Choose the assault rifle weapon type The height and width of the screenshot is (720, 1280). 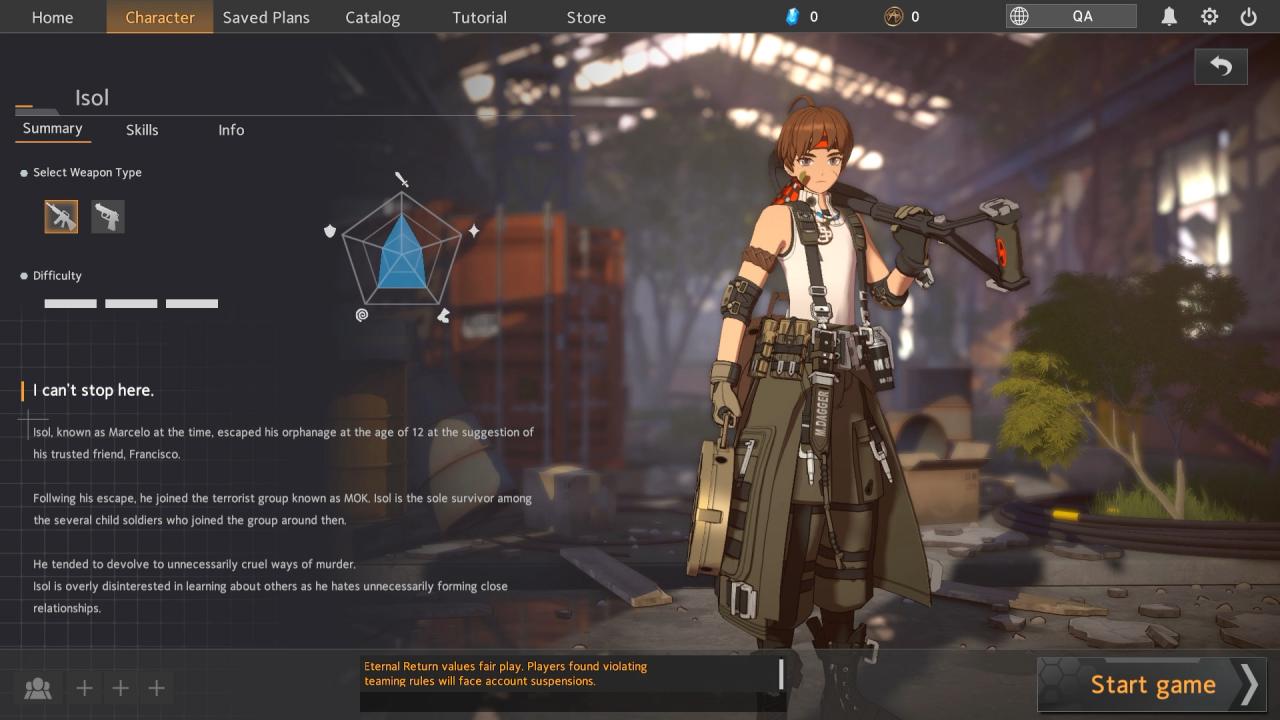tap(61, 217)
